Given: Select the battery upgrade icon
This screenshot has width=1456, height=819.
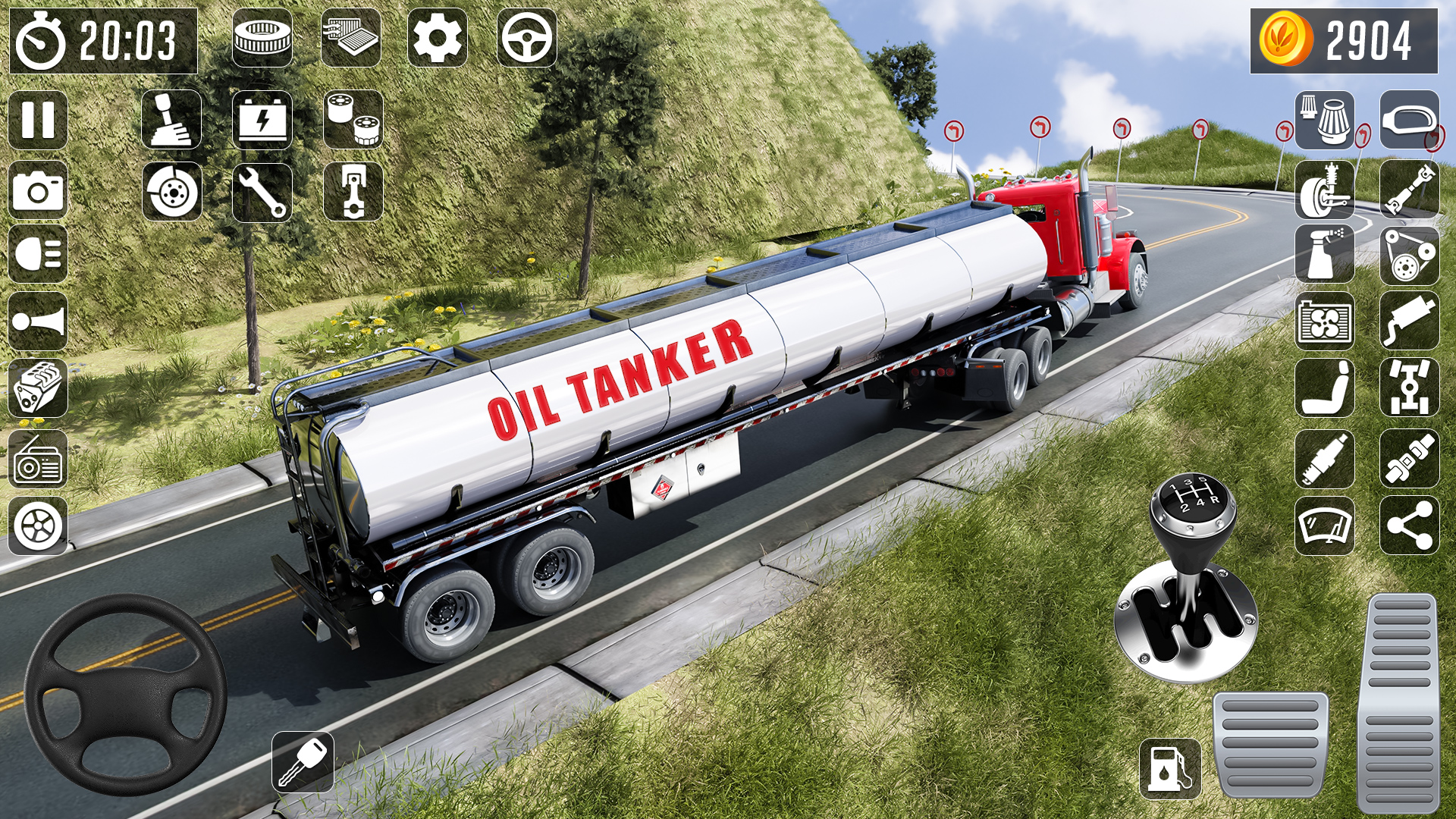Looking at the screenshot, I should click(x=262, y=121).
